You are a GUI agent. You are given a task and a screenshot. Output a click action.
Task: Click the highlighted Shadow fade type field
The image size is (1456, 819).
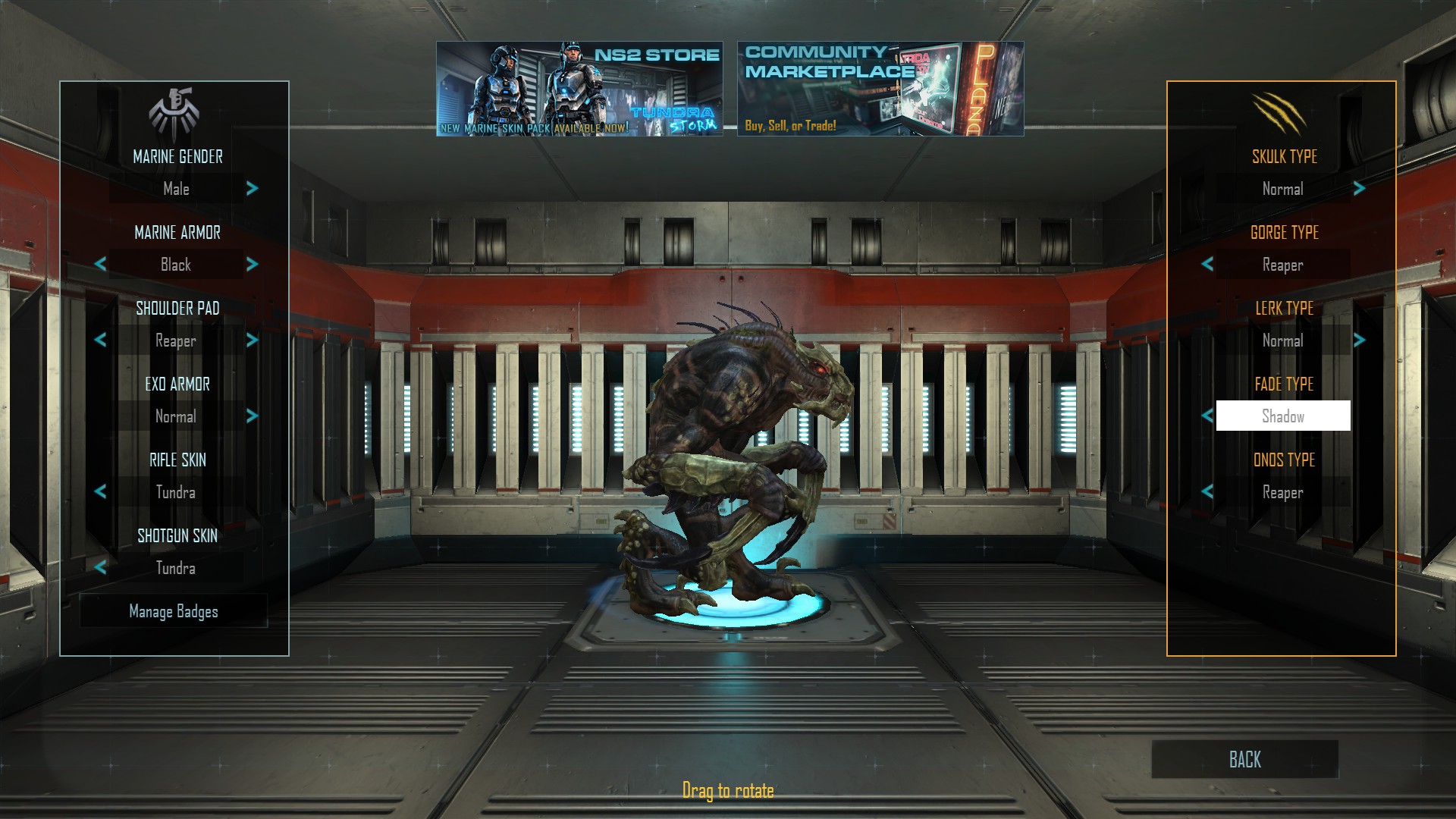1282,416
